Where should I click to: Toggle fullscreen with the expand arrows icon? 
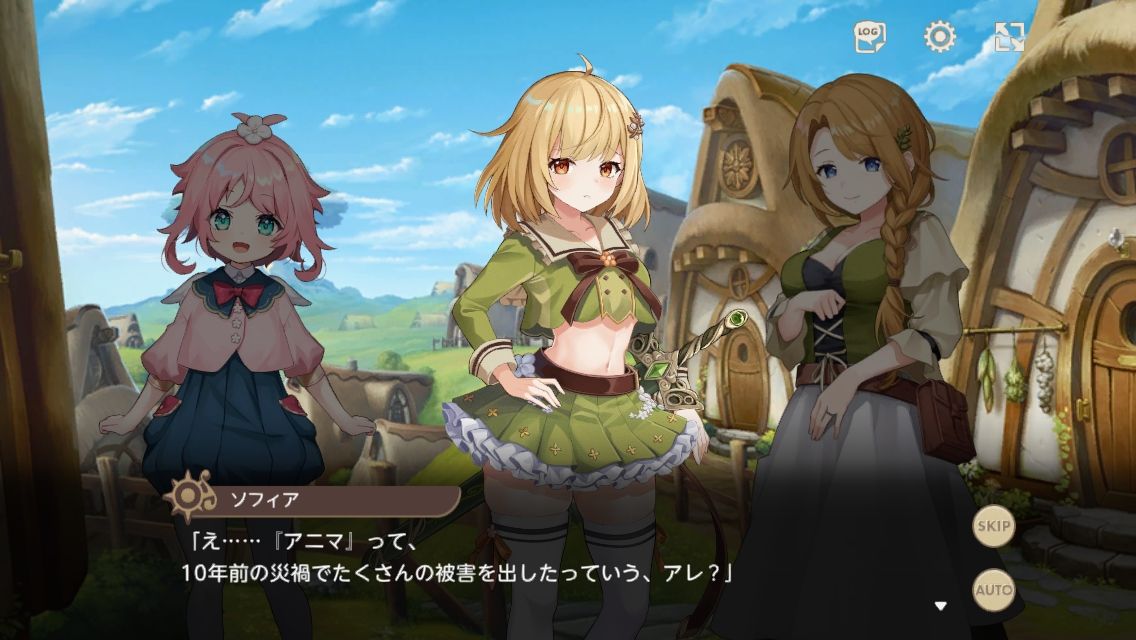pyautogui.click(x=1010, y=38)
